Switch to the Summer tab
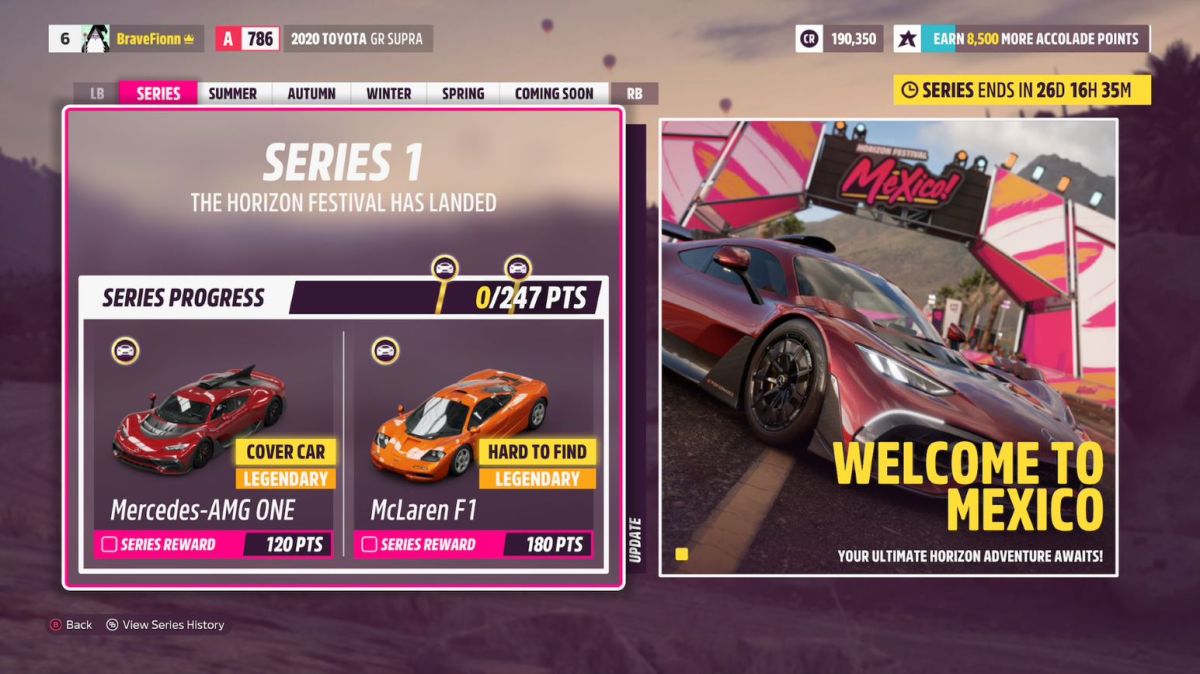1200x674 pixels. click(232, 93)
